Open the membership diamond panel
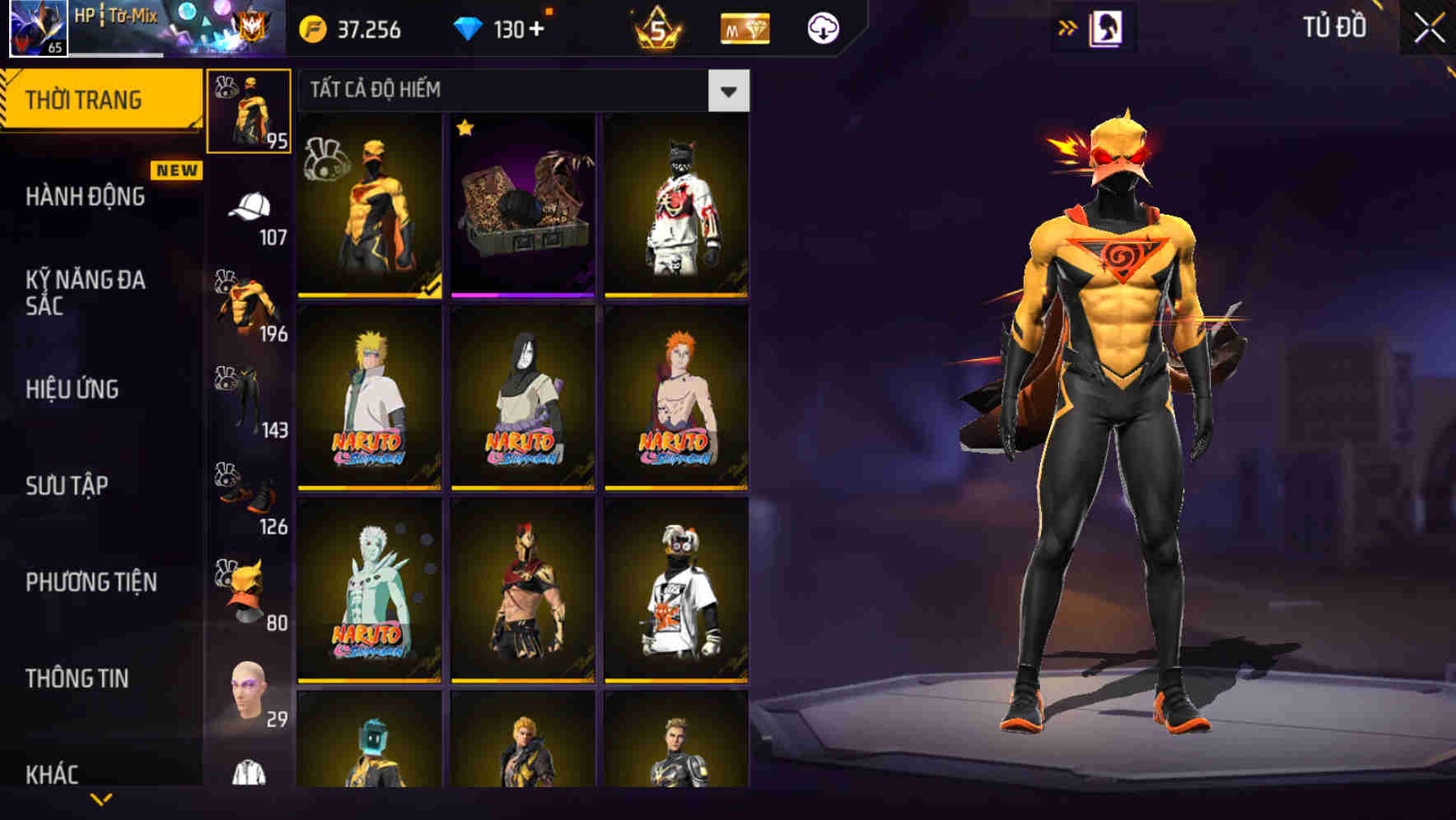Image resolution: width=1456 pixels, height=820 pixels. coord(744,27)
